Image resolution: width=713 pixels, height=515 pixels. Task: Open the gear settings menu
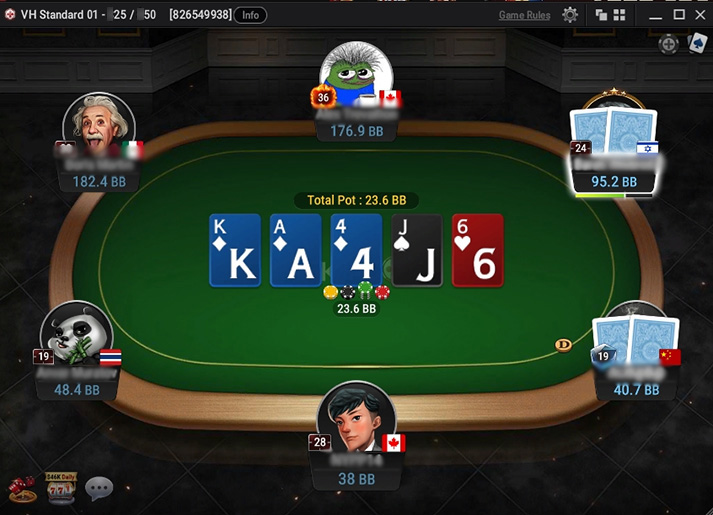[570, 15]
